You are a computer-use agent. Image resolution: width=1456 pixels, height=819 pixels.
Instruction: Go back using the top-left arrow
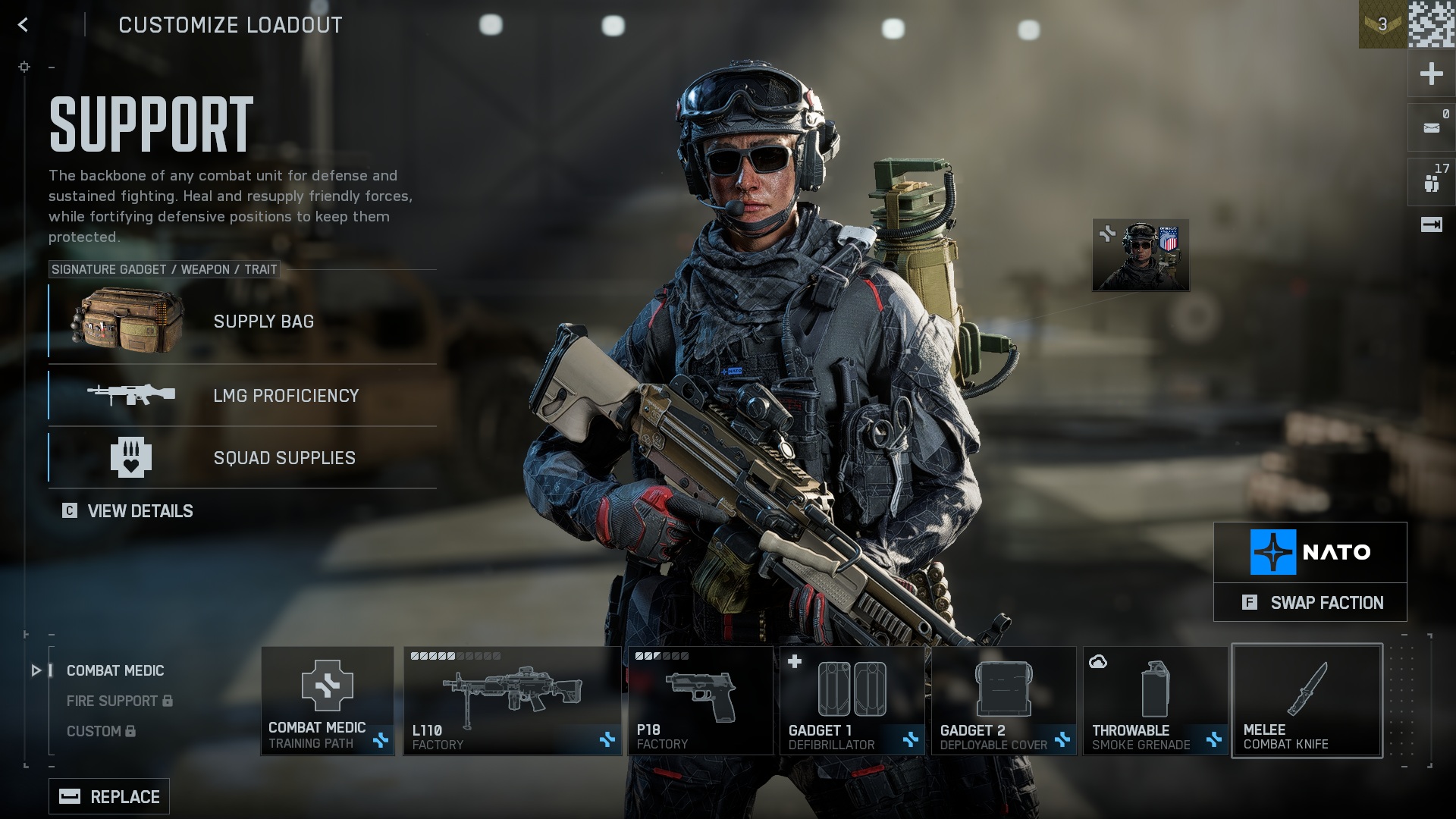coord(23,25)
